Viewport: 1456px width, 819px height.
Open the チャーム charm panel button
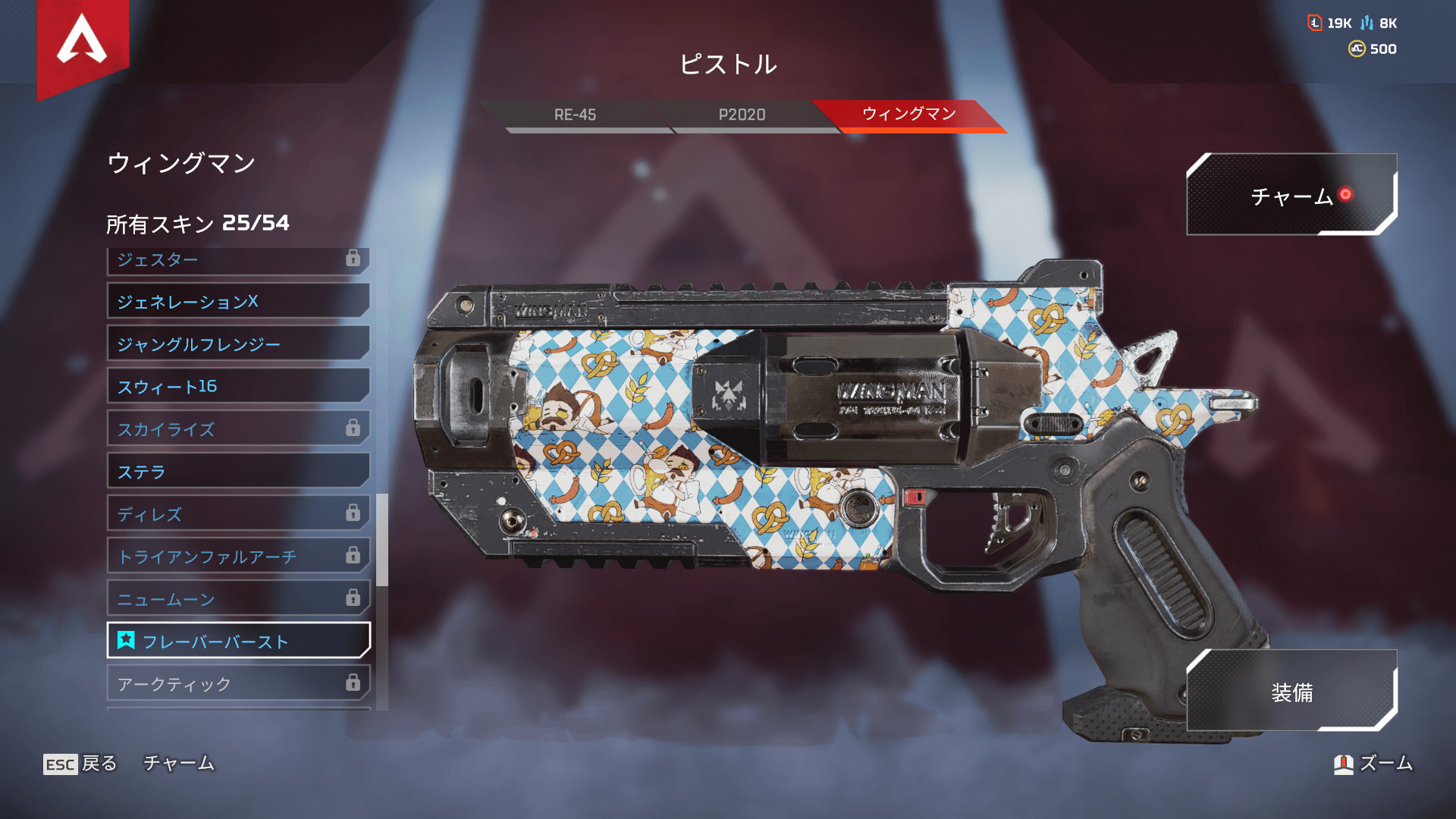pyautogui.click(x=1291, y=196)
